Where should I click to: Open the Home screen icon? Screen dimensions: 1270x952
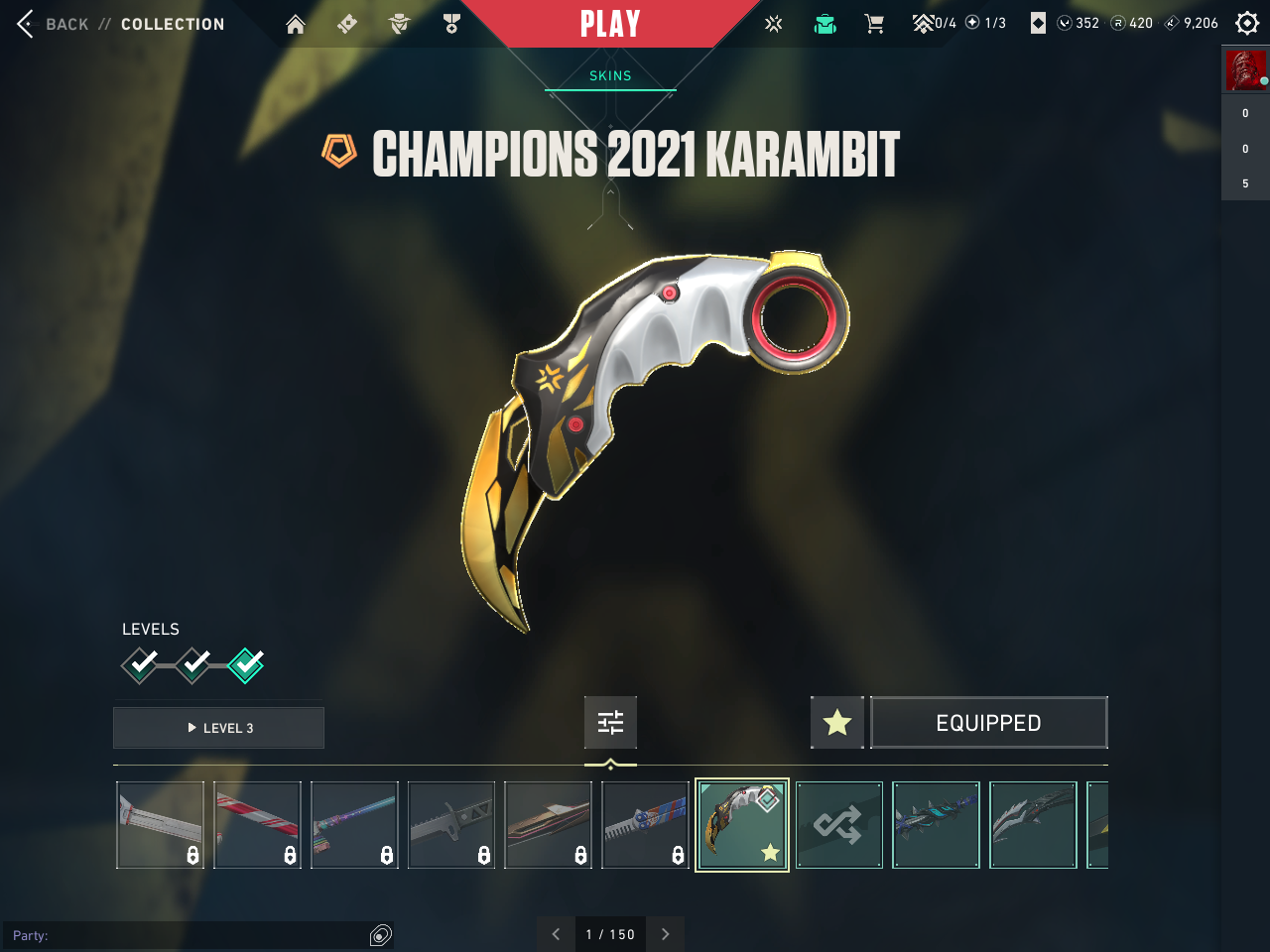(x=296, y=24)
